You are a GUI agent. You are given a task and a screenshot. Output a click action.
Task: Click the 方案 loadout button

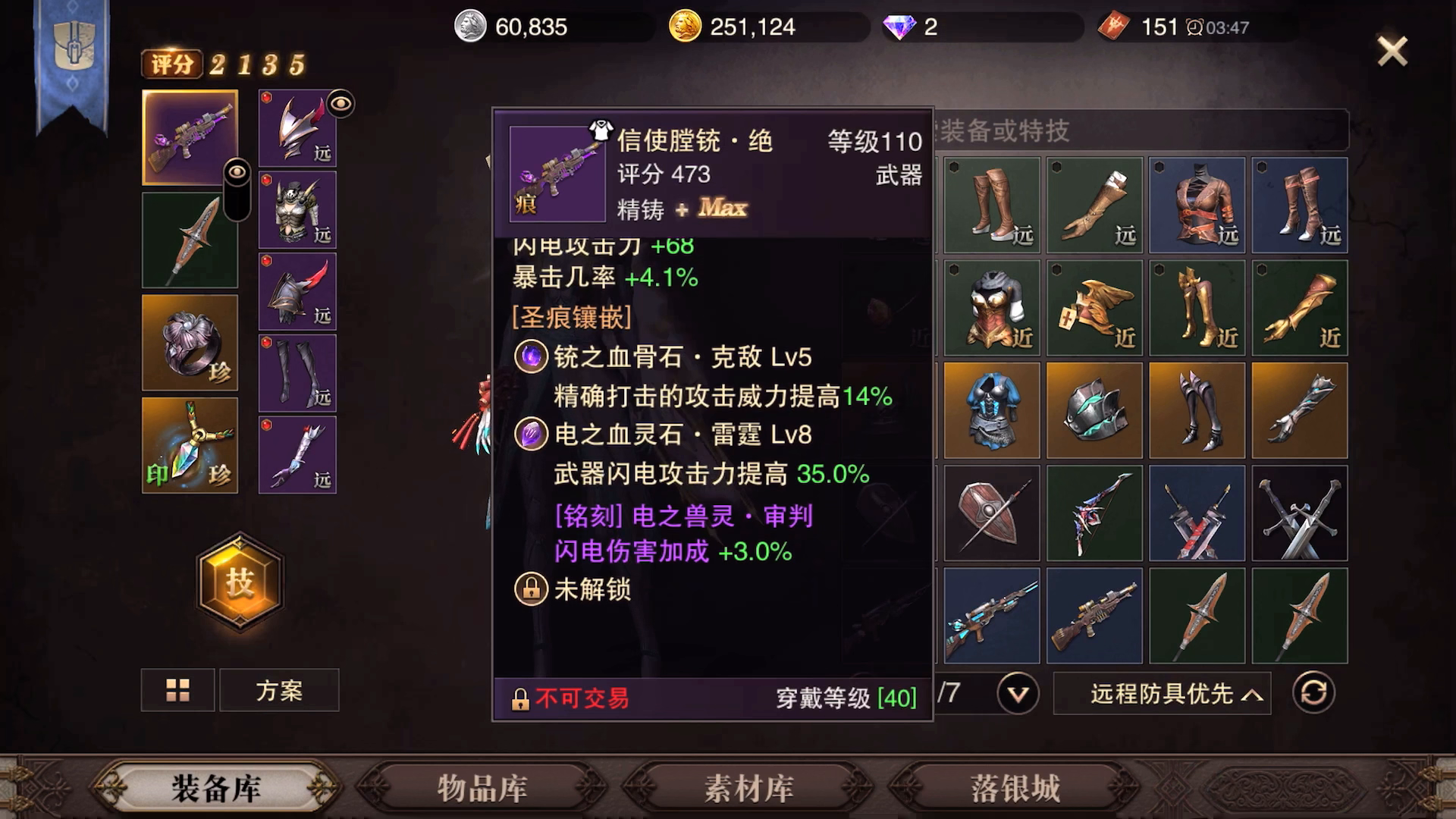pyautogui.click(x=279, y=689)
